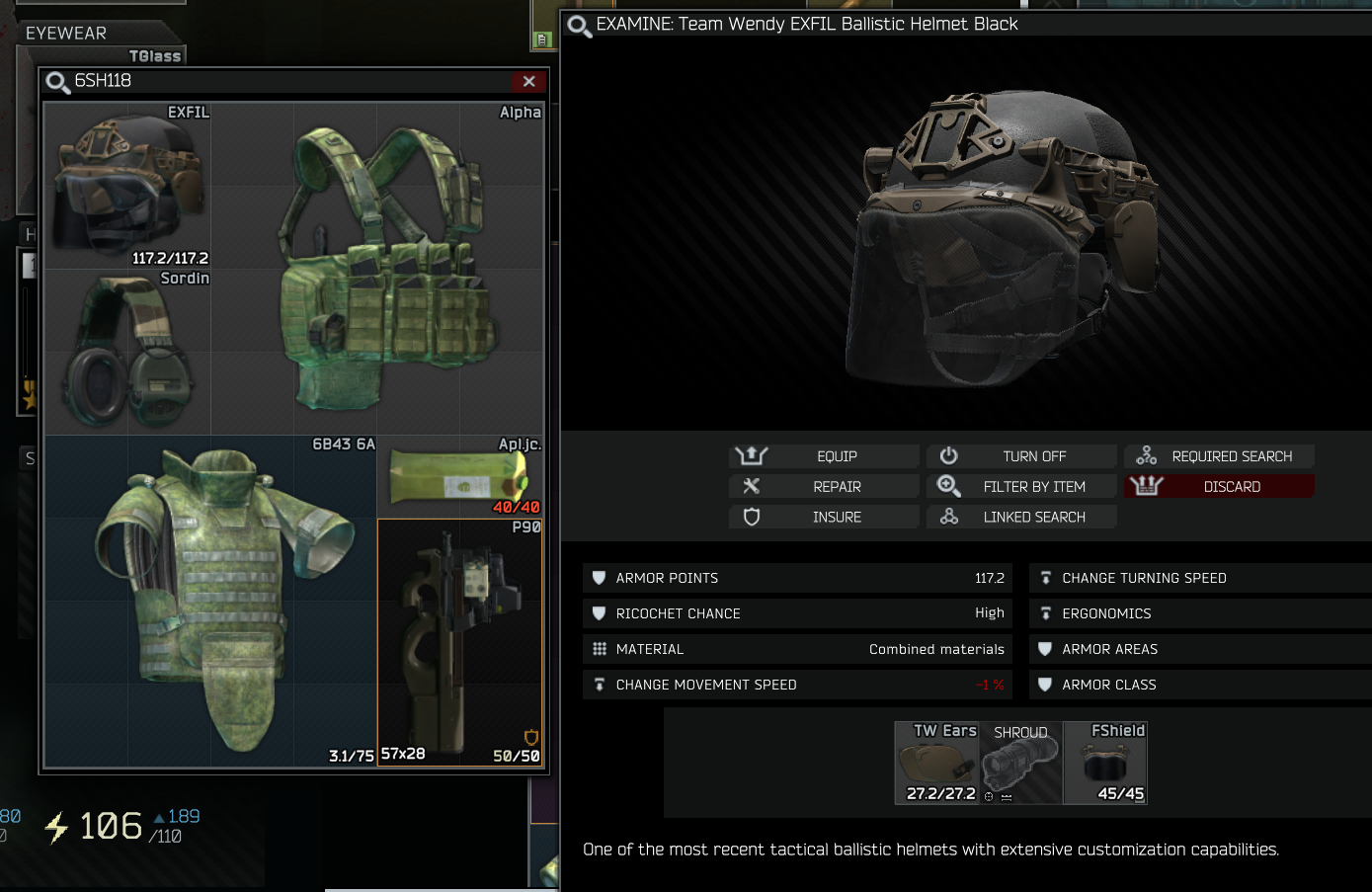This screenshot has height=892, width=1372.
Task: Click the shield icon beside ARMOR POINTS
Action: tap(599, 578)
